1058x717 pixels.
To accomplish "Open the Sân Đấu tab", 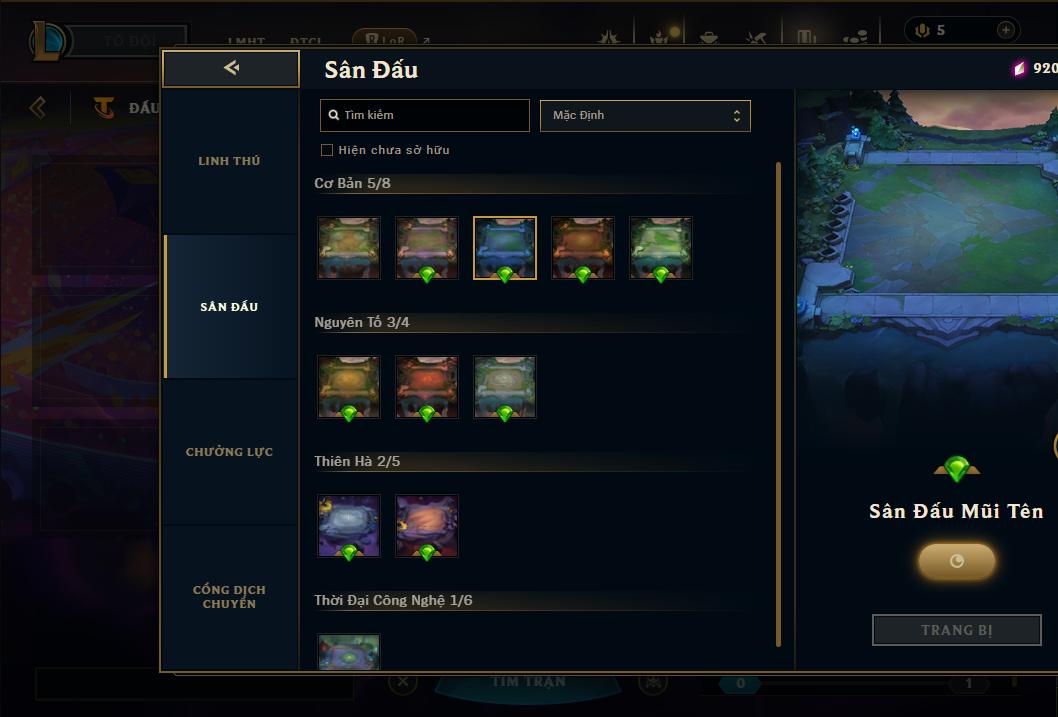I will (229, 307).
